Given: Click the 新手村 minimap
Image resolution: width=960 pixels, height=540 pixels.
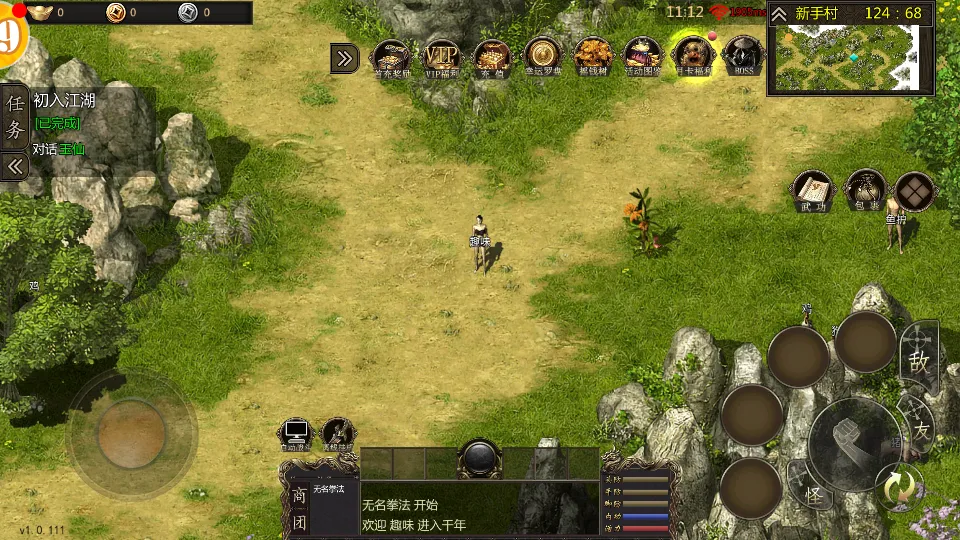Looking at the screenshot, I should point(850,57).
